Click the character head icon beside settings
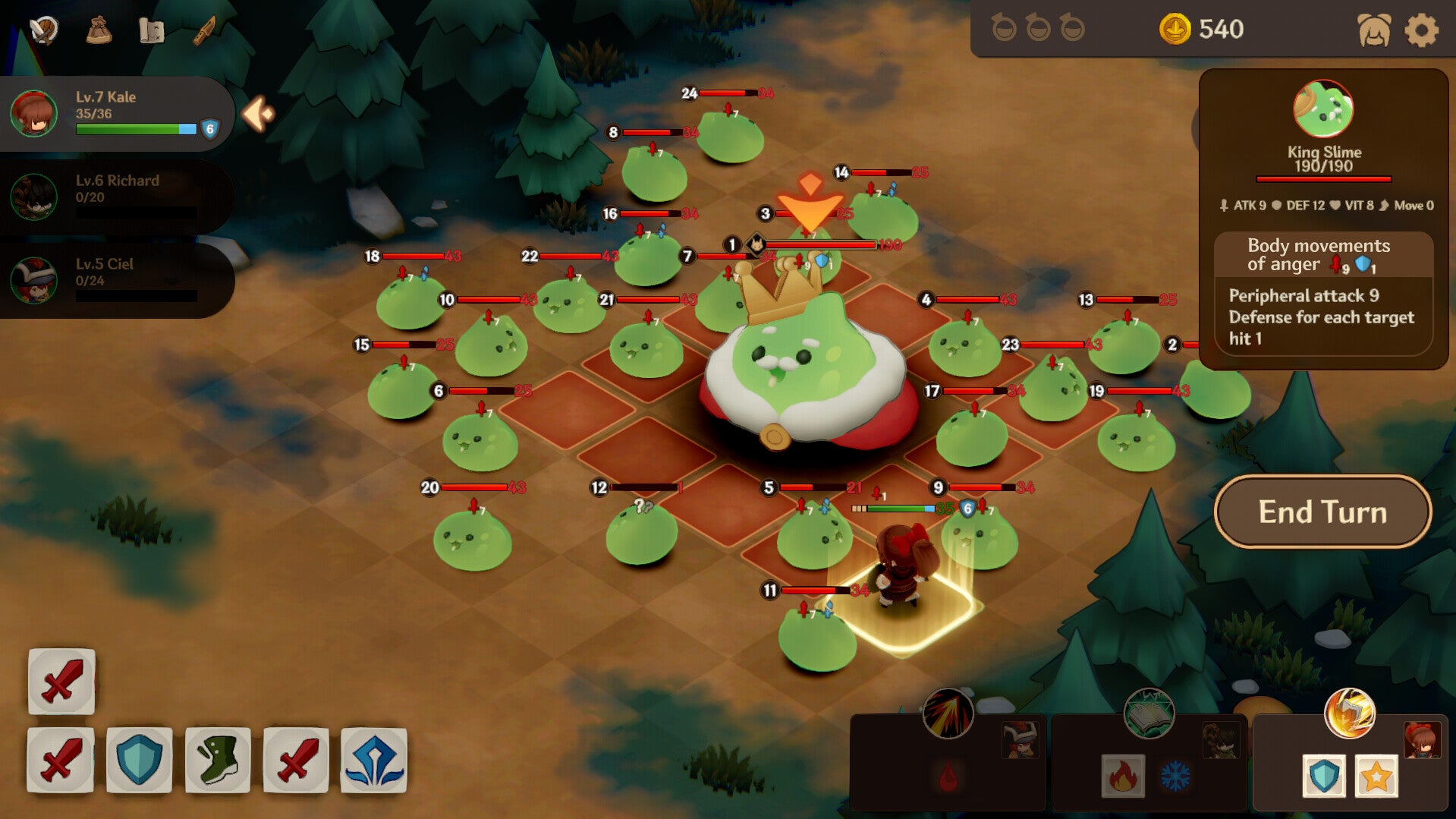This screenshot has height=819, width=1456. click(1374, 30)
